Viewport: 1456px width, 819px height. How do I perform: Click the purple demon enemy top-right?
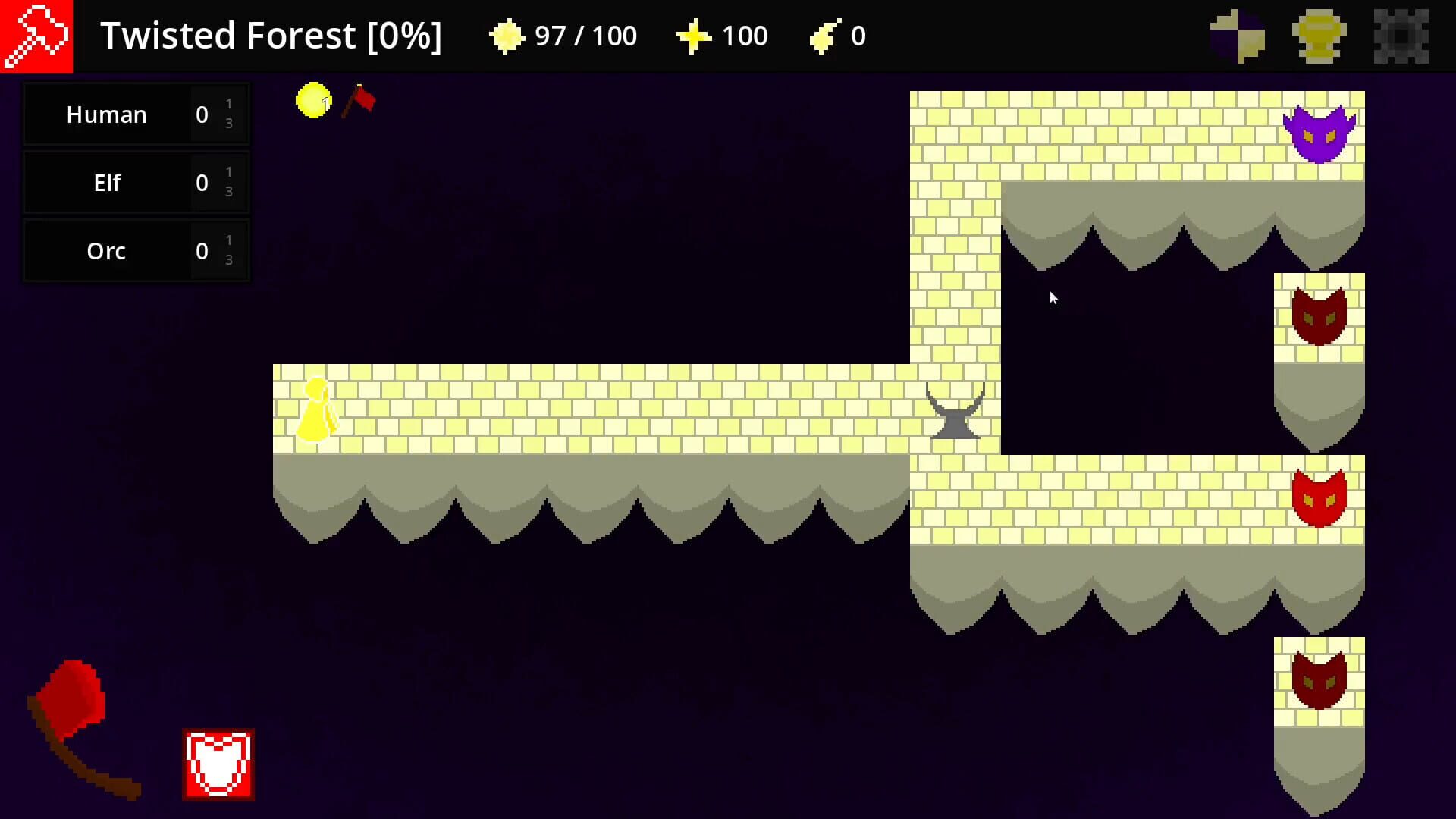[1321, 135]
